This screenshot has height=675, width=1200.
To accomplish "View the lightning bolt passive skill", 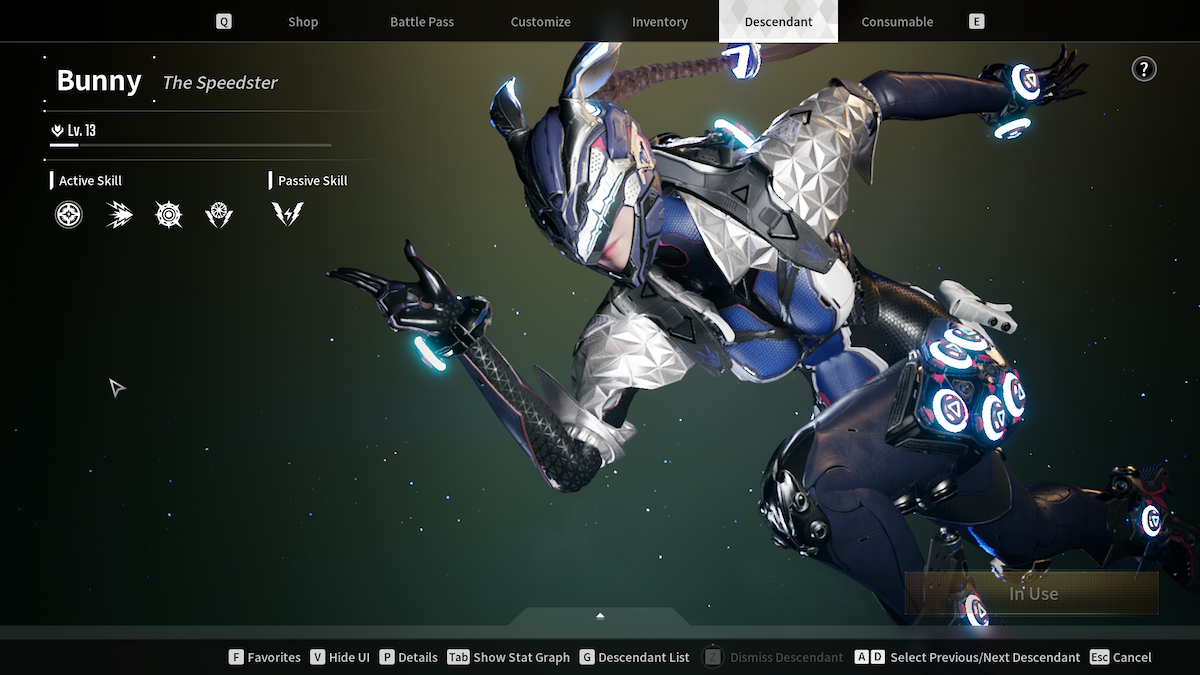I will tap(288, 214).
